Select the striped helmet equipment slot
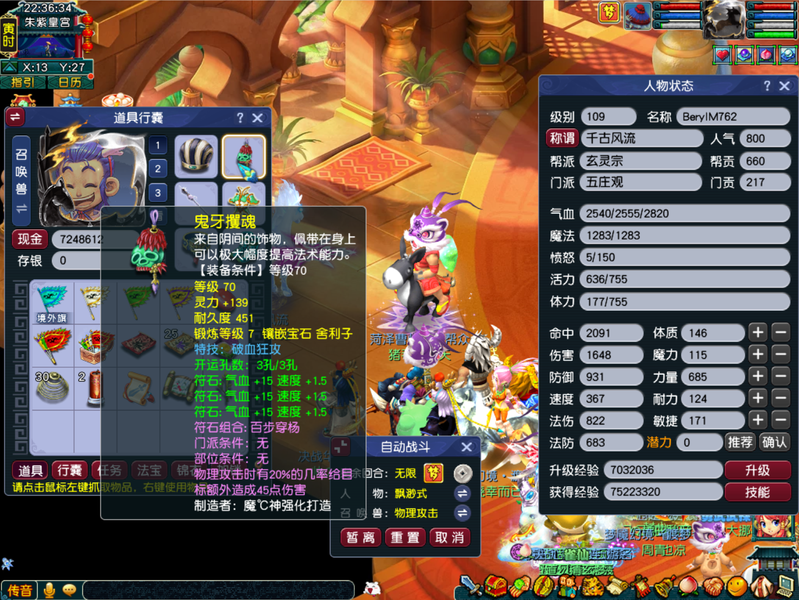 (196, 157)
